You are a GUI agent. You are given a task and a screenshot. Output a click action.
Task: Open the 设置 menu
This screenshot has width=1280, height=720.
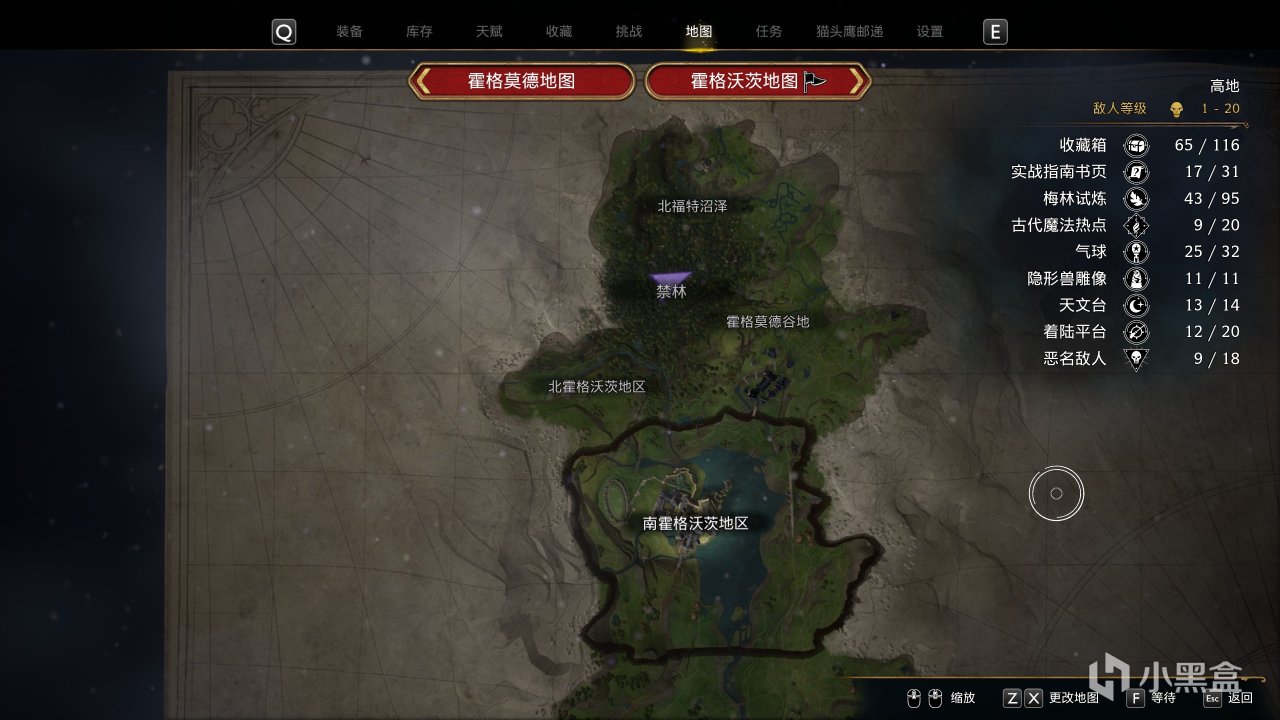[928, 31]
